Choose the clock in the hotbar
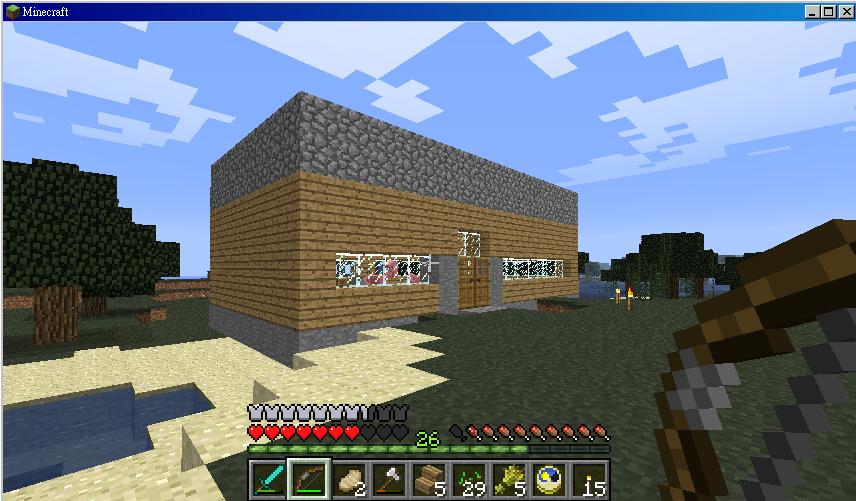This screenshot has height=501, width=856. tap(548, 481)
